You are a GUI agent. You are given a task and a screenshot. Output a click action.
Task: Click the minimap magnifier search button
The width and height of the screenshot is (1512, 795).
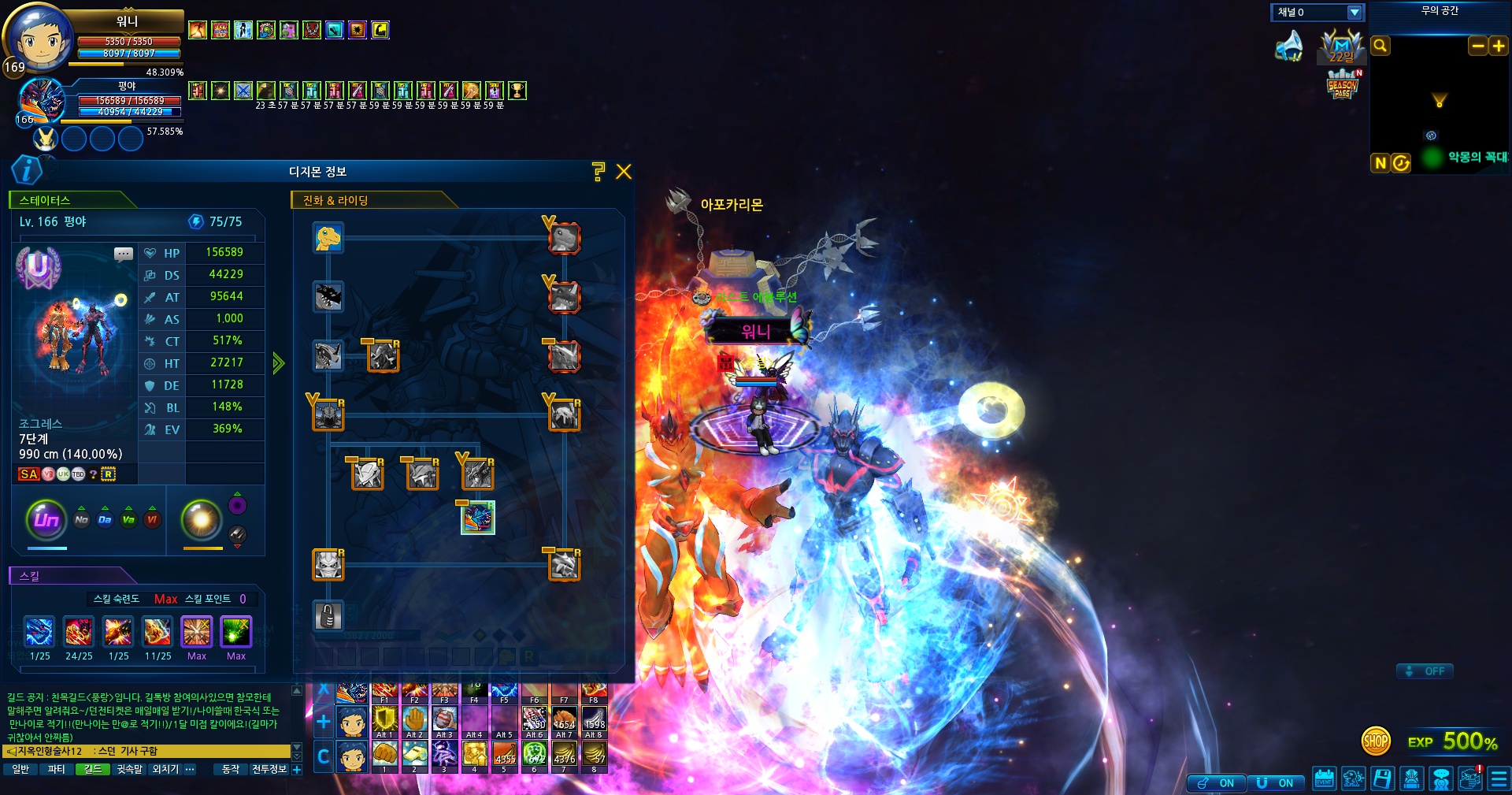click(1380, 46)
